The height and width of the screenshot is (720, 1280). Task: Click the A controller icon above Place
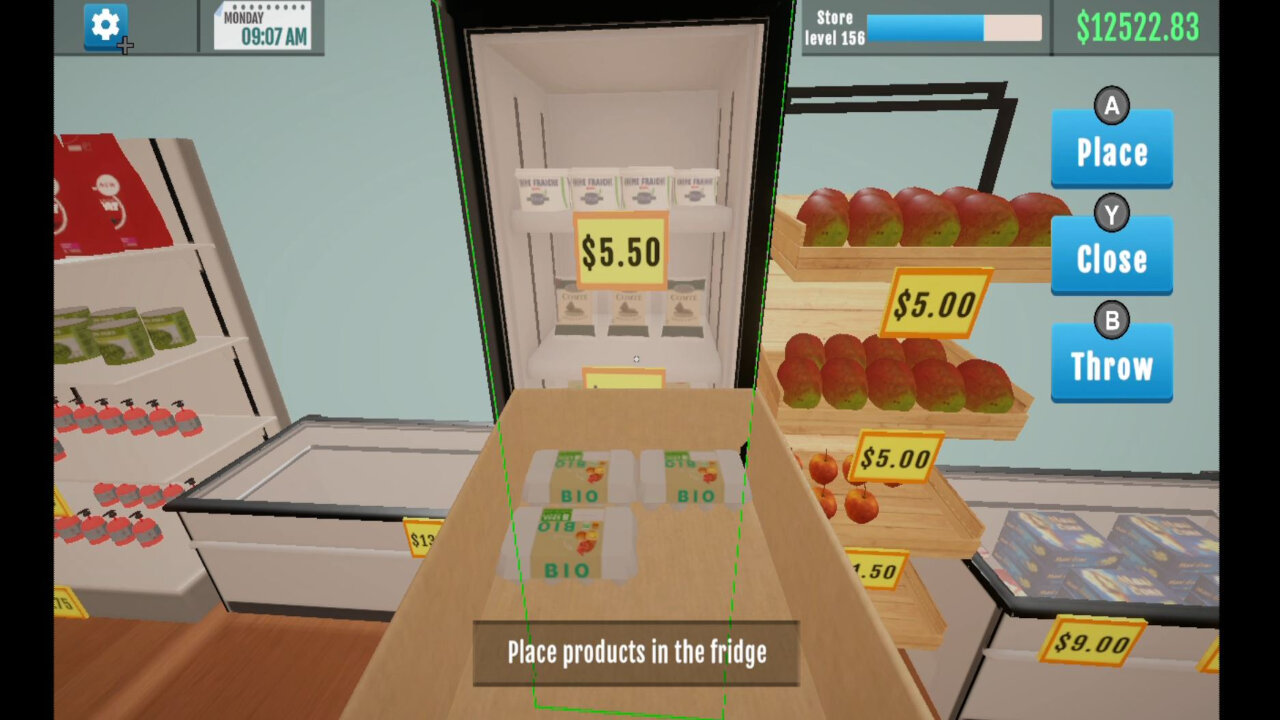pyautogui.click(x=1111, y=106)
